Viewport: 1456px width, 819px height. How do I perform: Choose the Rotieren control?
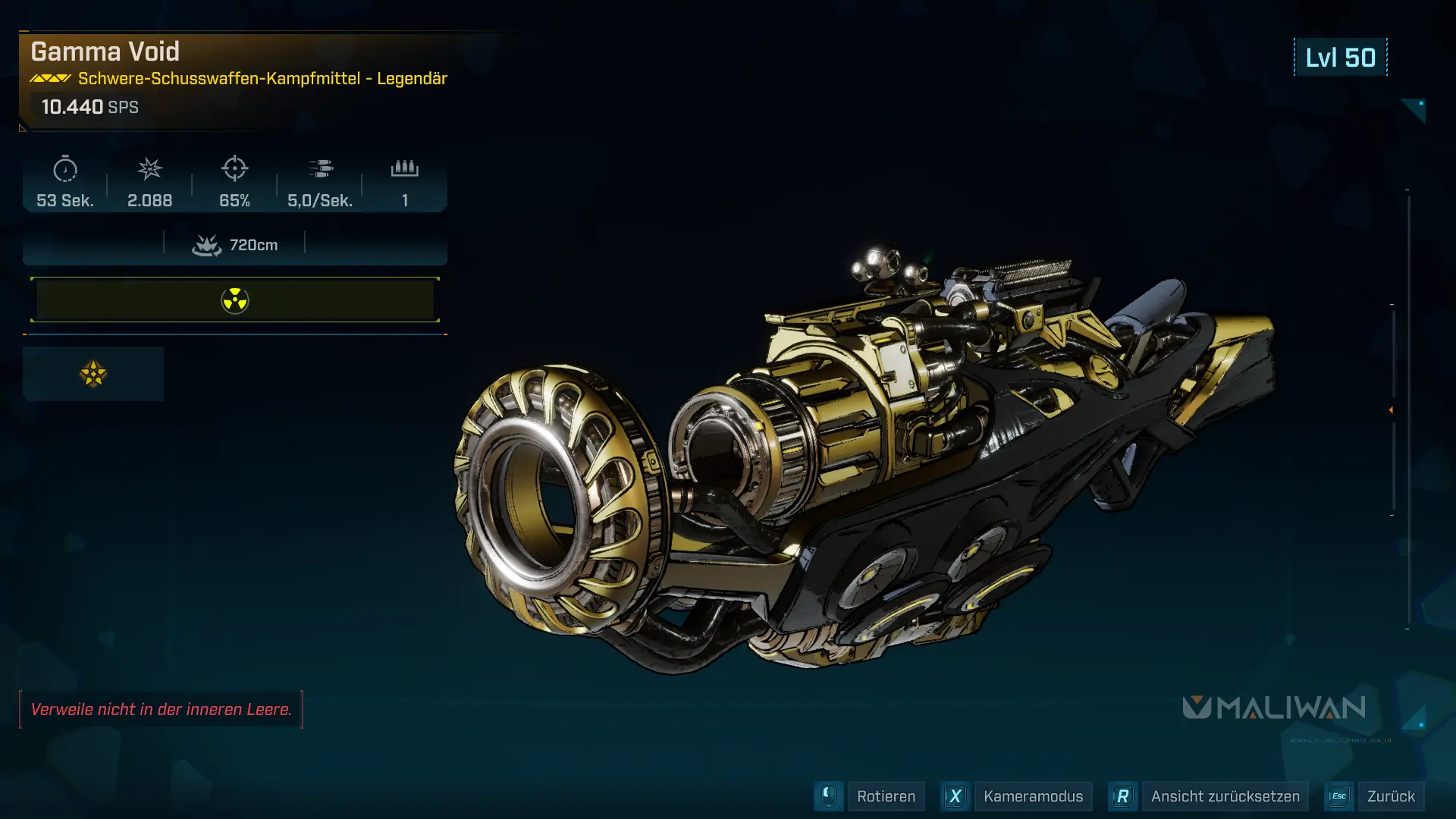pyautogui.click(x=885, y=796)
